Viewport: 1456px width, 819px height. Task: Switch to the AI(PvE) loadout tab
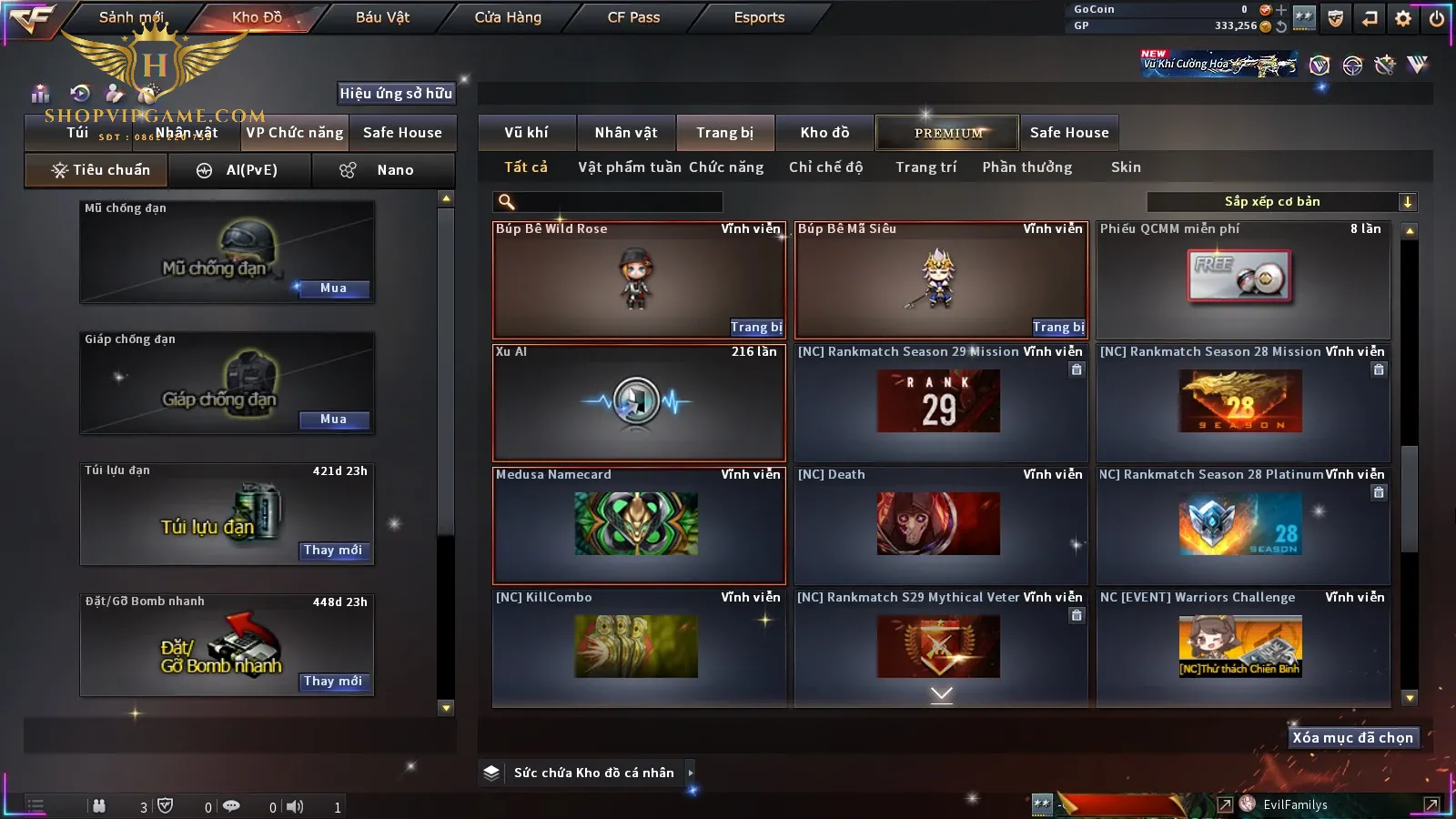pyautogui.click(x=240, y=170)
